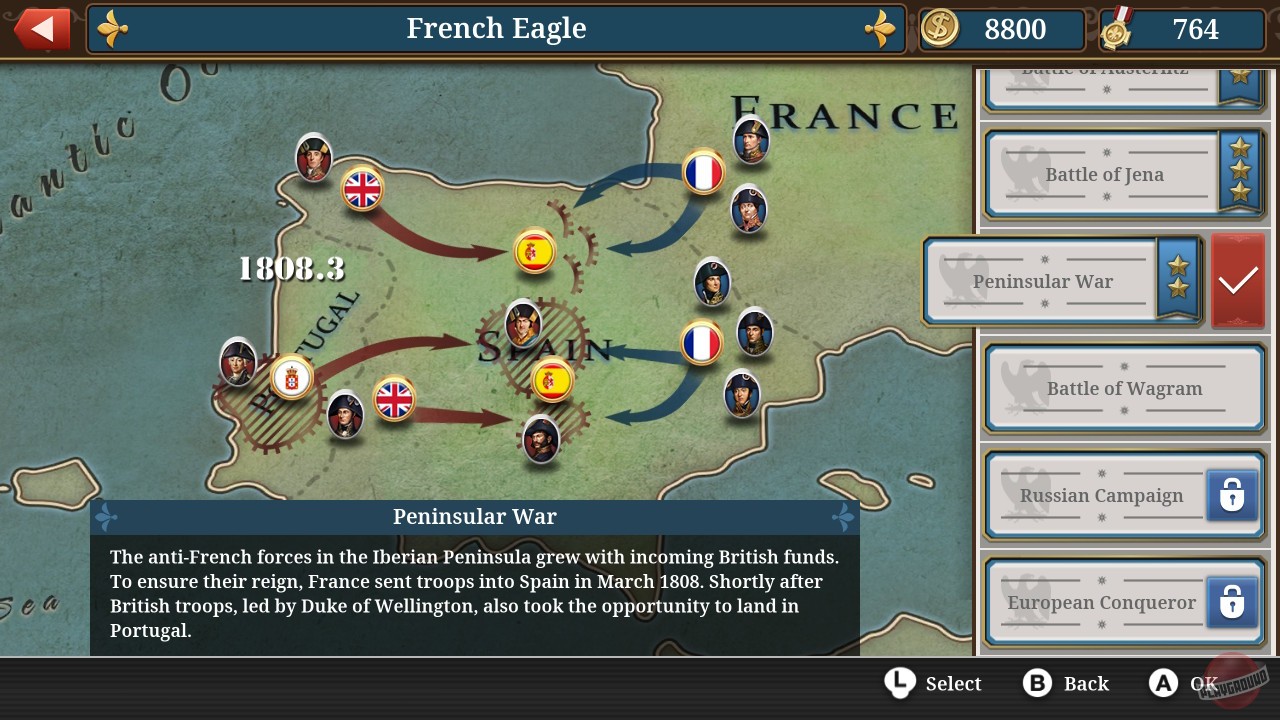
Task: Select the European Conqueror campaign entry
Action: pyautogui.click(x=1100, y=602)
